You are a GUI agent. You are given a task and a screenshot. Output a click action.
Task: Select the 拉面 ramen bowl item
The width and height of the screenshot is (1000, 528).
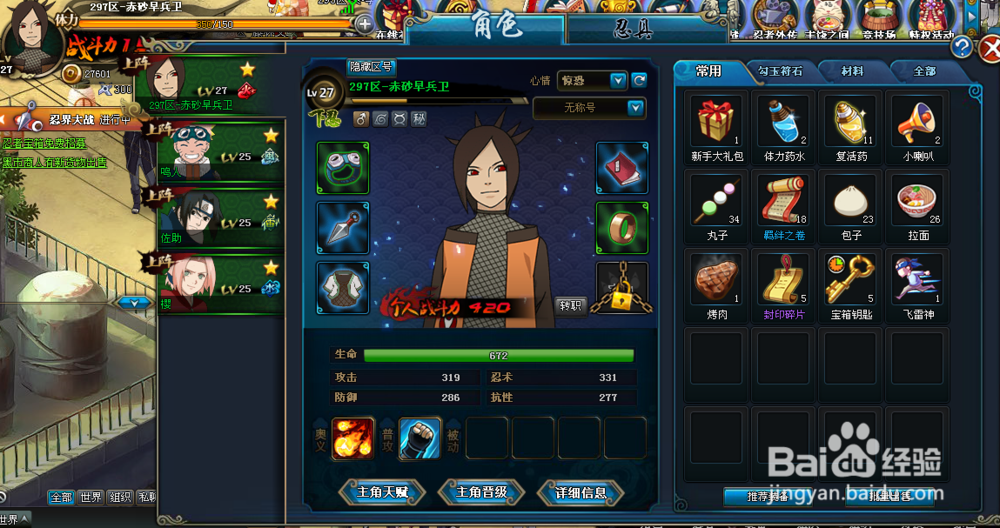(x=918, y=201)
